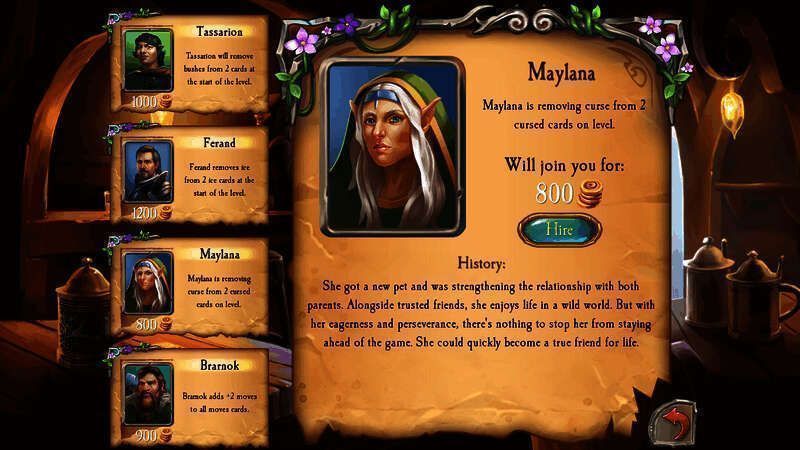Select the Tassarion hero card
Image resolution: width=800 pixels, height=450 pixels.
point(193,63)
